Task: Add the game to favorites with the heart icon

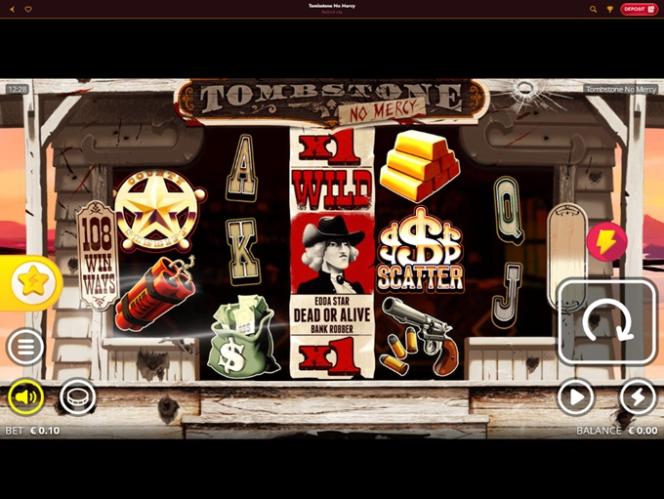Action: (27, 9)
